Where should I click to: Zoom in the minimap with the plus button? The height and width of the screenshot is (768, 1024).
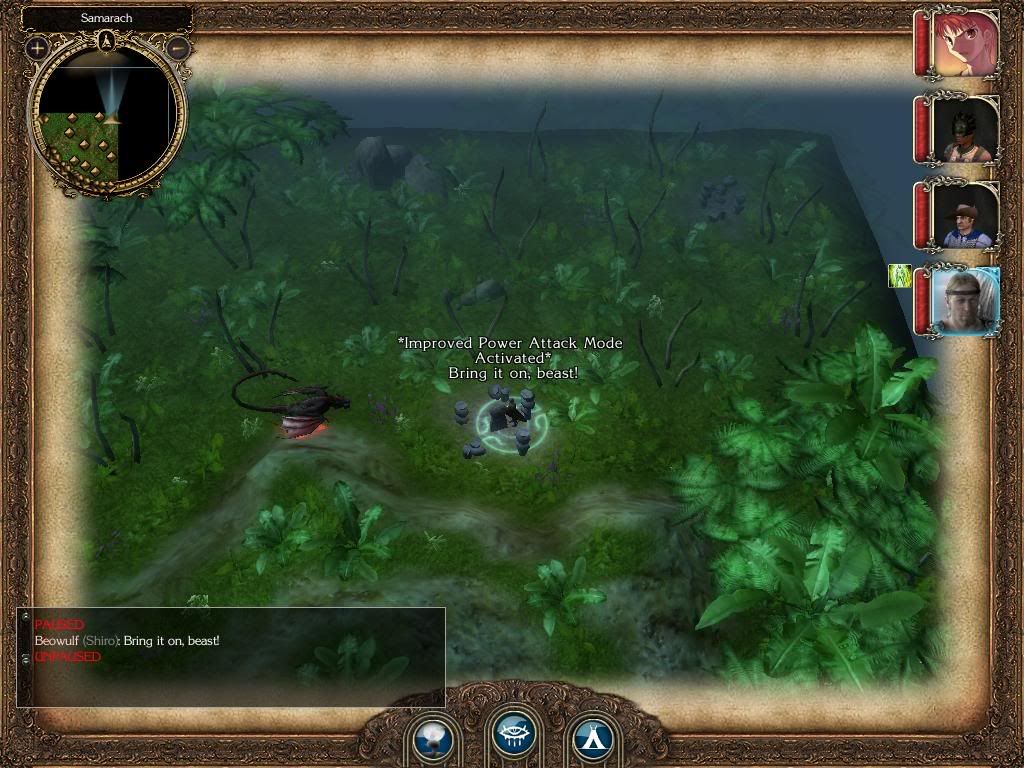click(x=38, y=47)
